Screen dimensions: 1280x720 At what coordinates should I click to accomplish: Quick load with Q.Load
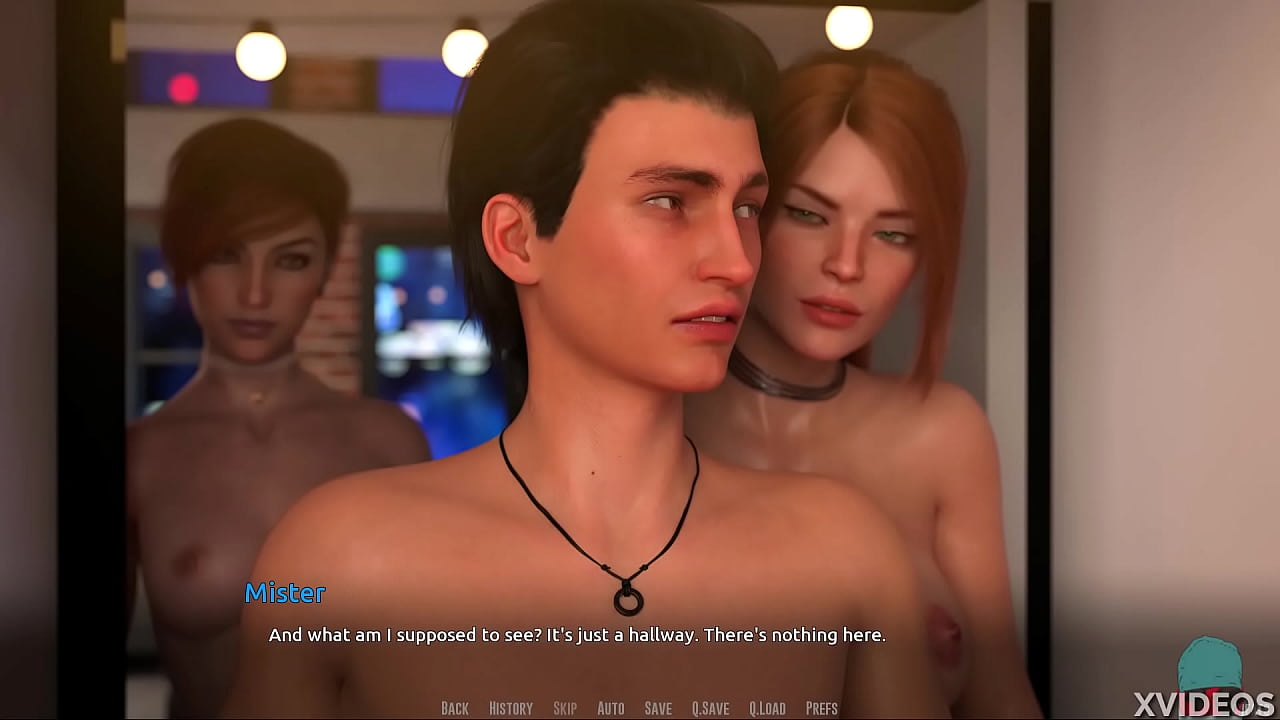(767, 708)
